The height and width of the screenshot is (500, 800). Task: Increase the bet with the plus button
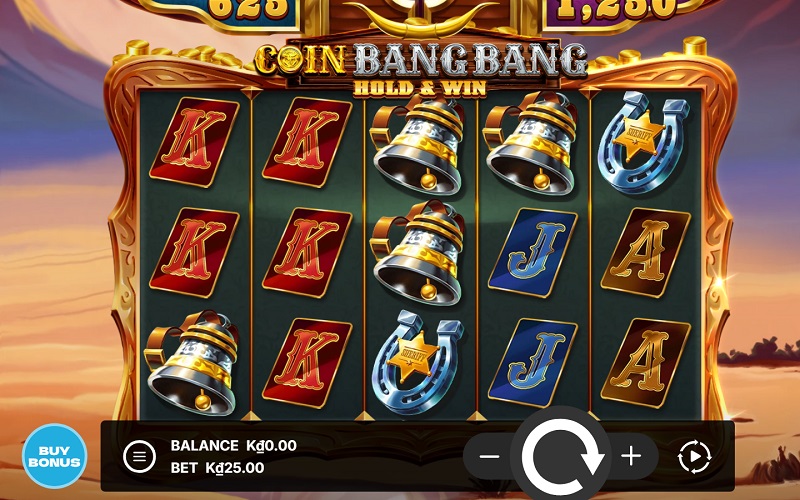pyautogui.click(x=631, y=457)
